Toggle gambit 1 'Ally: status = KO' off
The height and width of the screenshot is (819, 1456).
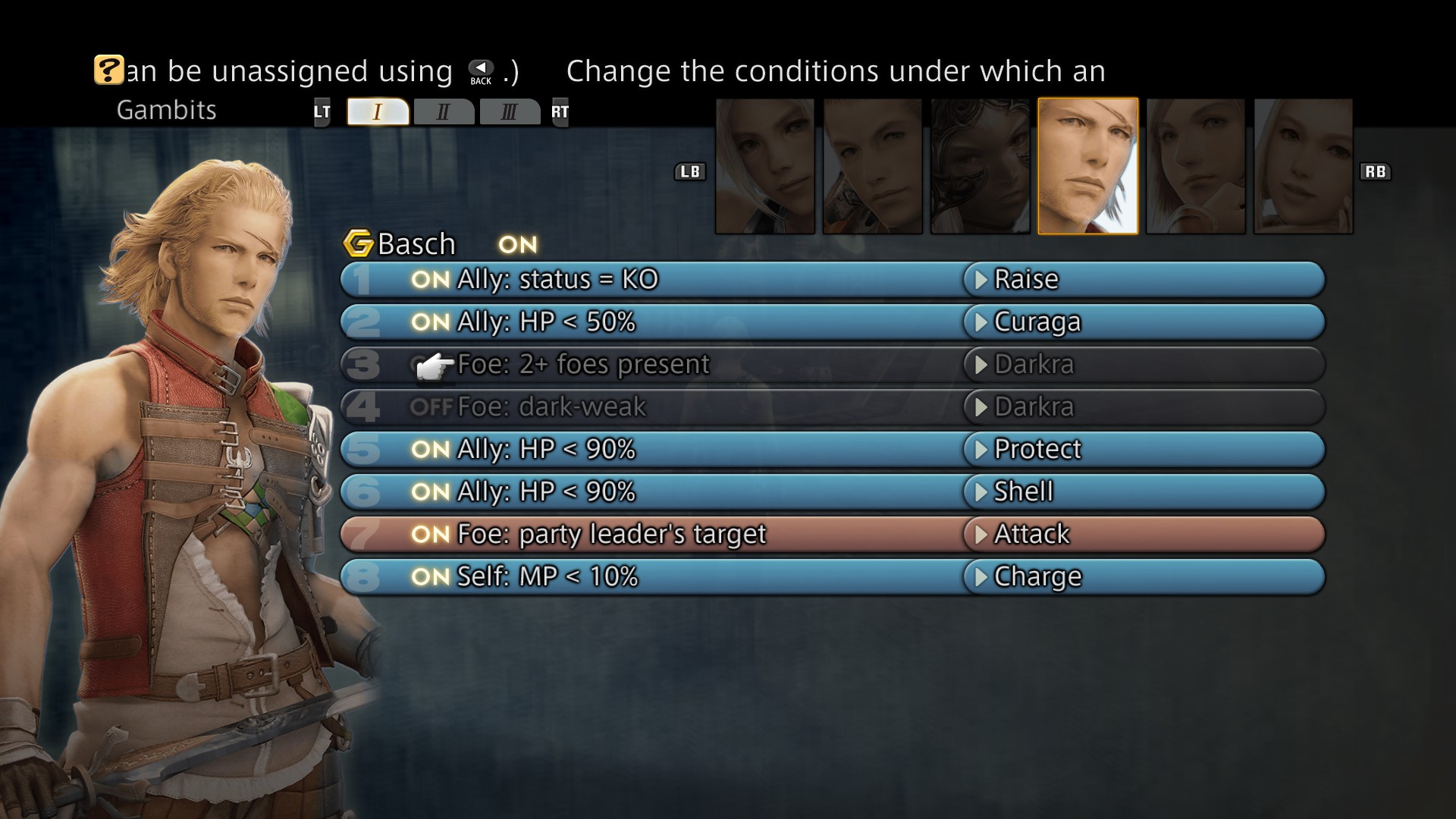pyautogui.click(x=432, y=279)
